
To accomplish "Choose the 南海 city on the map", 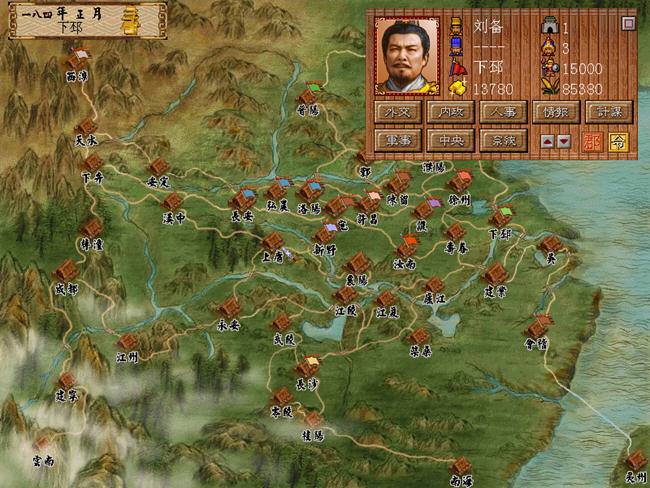I will coord(460,466).
